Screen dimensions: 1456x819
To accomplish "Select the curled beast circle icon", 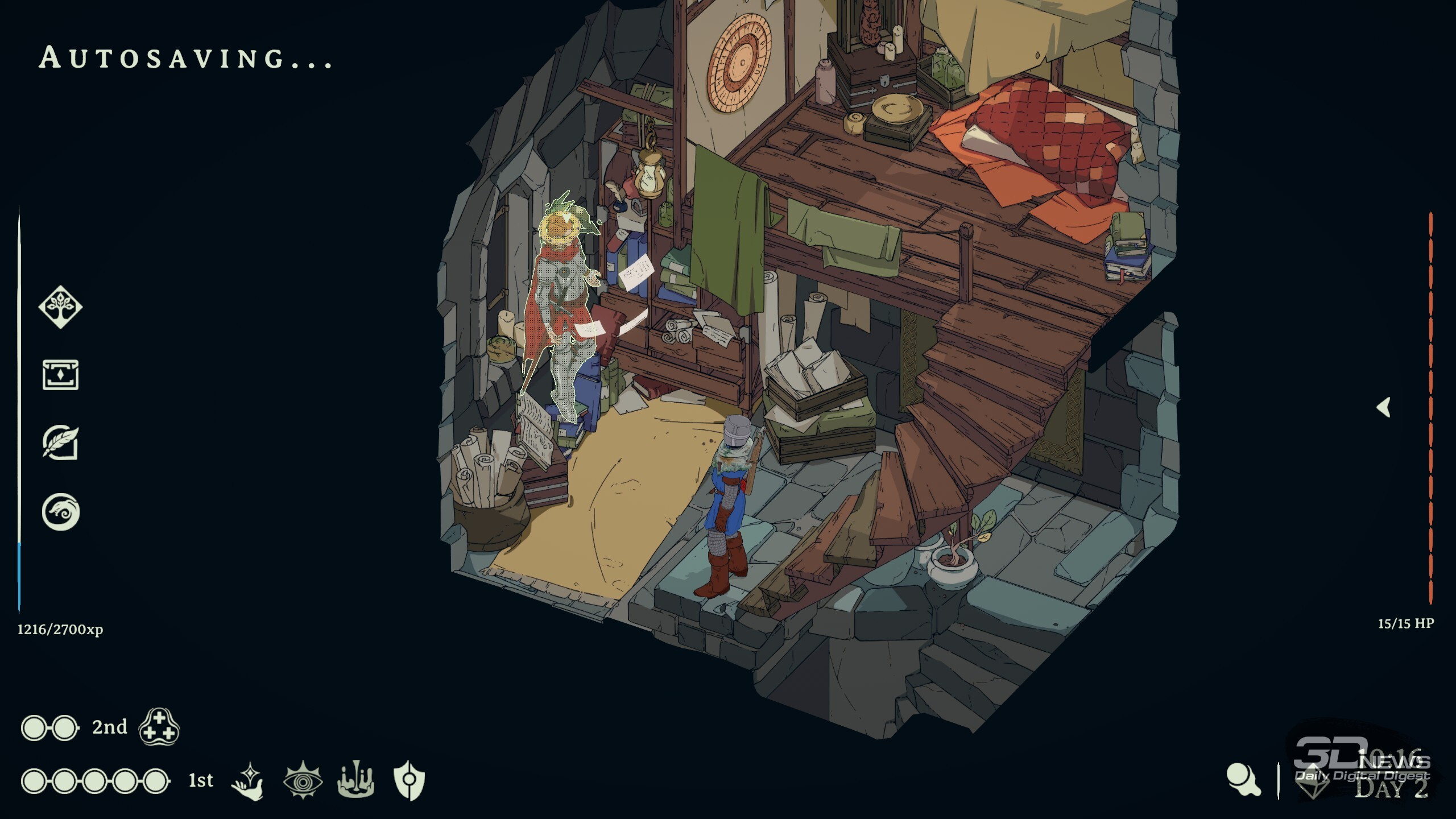I will click(60, 512).
